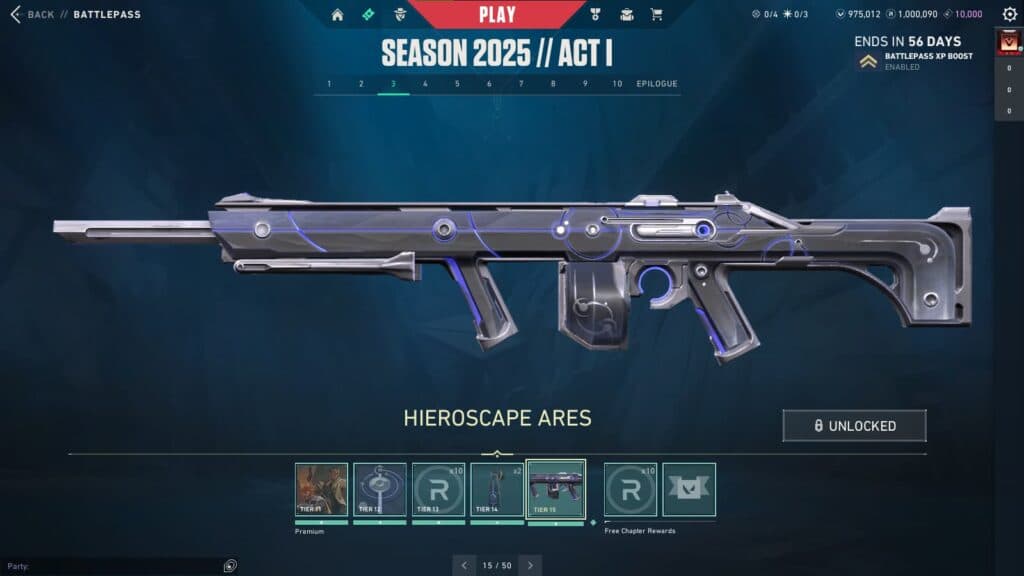Screen dimensions: 1024x576
Task: Select the Tier 12 spray reward
Action: [x=380, y=489]
